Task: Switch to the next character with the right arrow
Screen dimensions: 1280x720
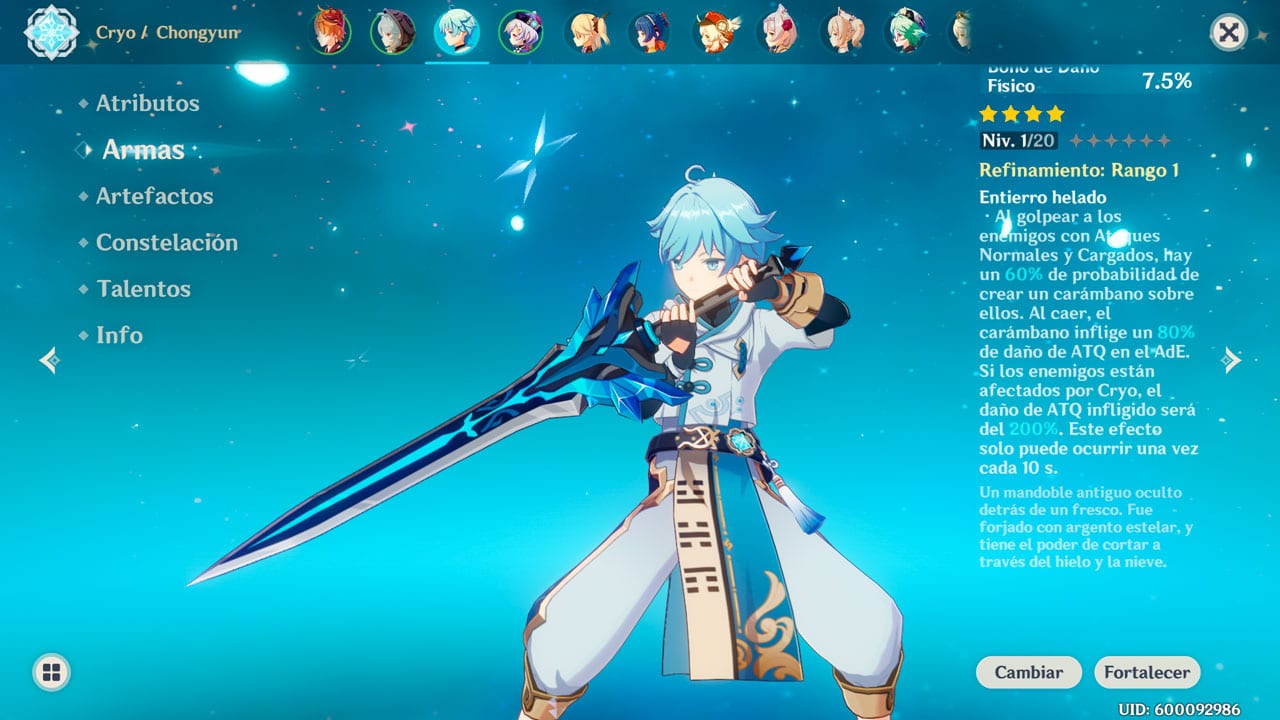Action: [x=1232, y=360]
